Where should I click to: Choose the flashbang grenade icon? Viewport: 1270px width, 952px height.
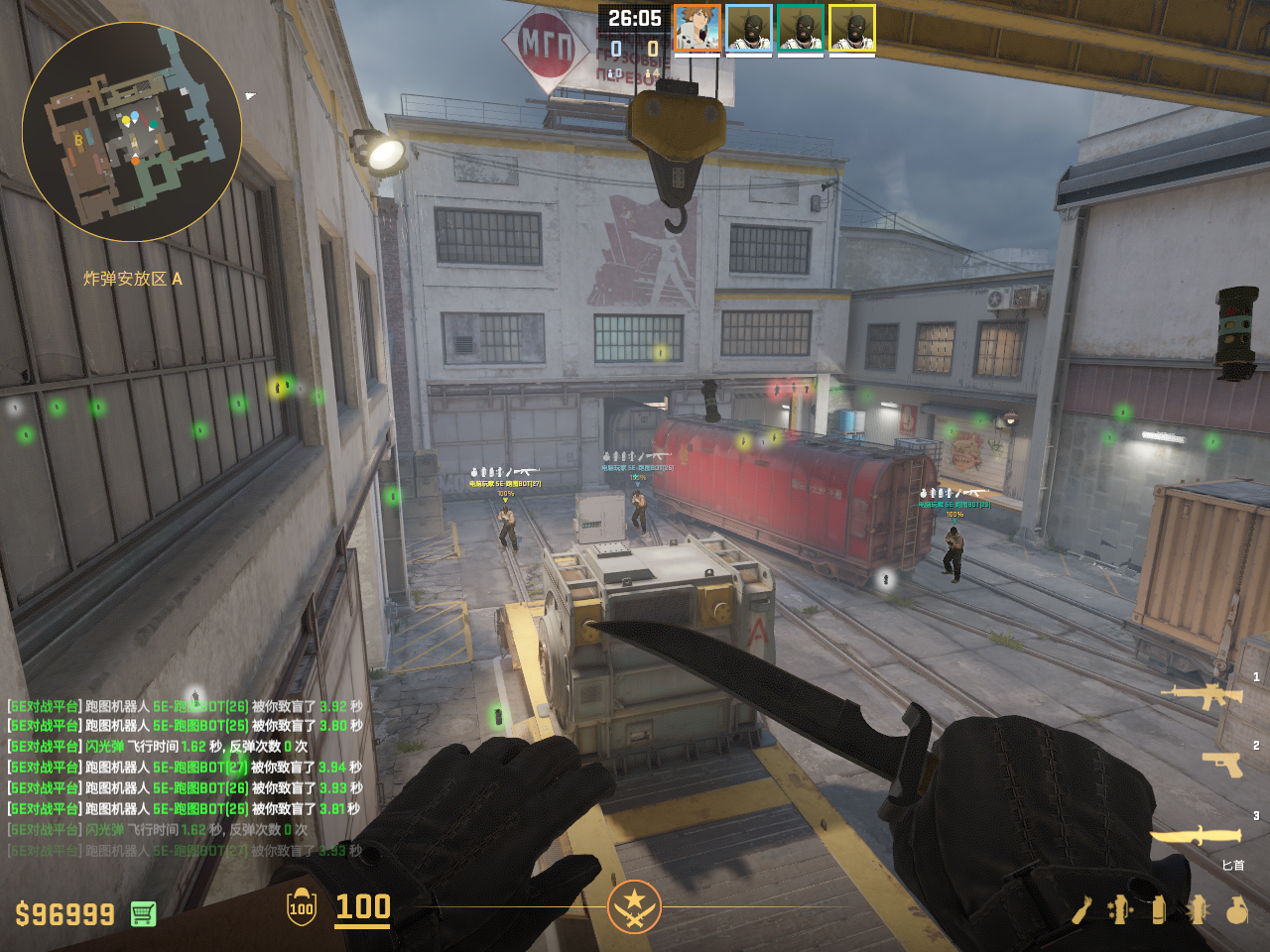[x=1197, y=909]
